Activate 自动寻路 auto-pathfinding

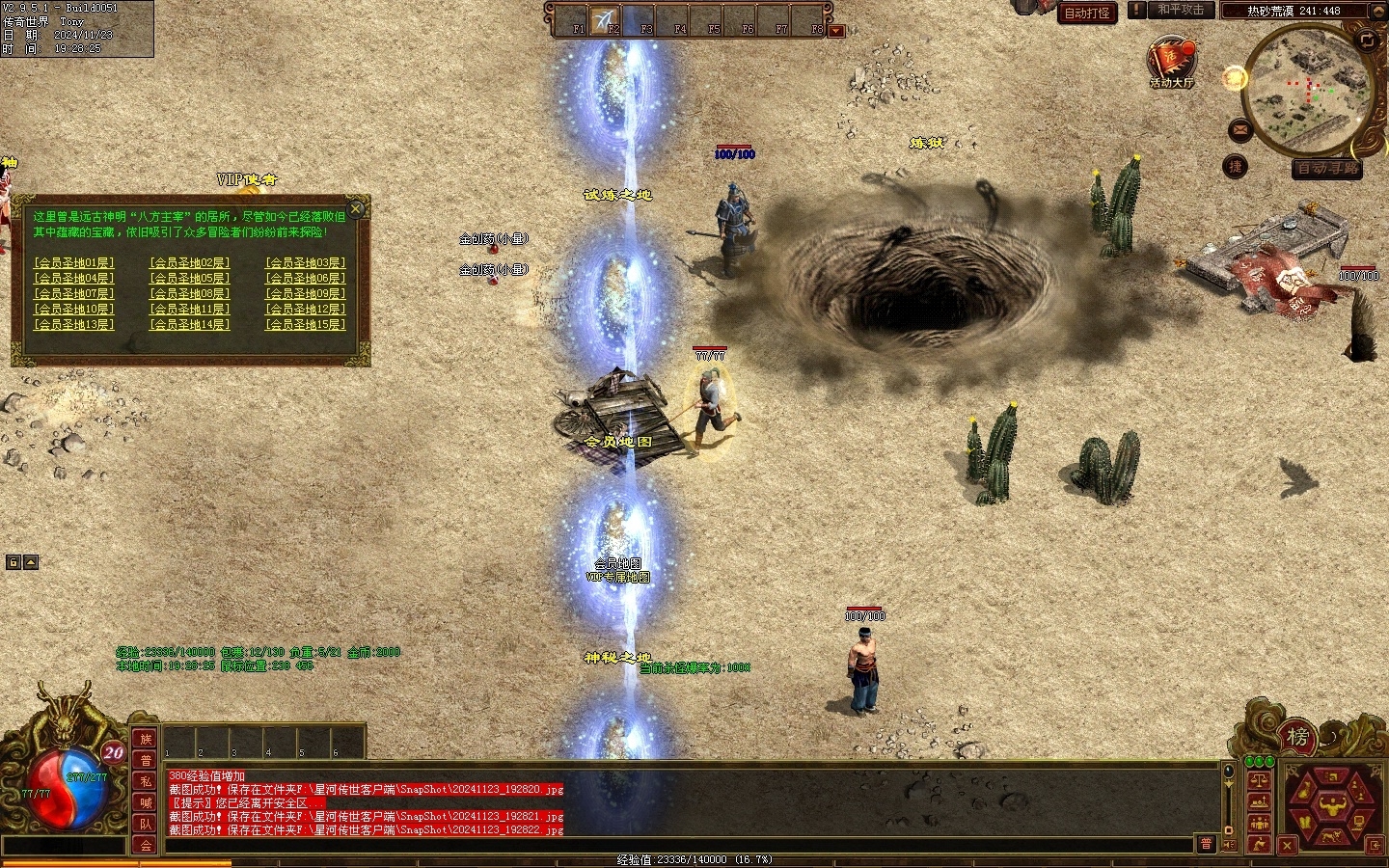[1328, 169]
